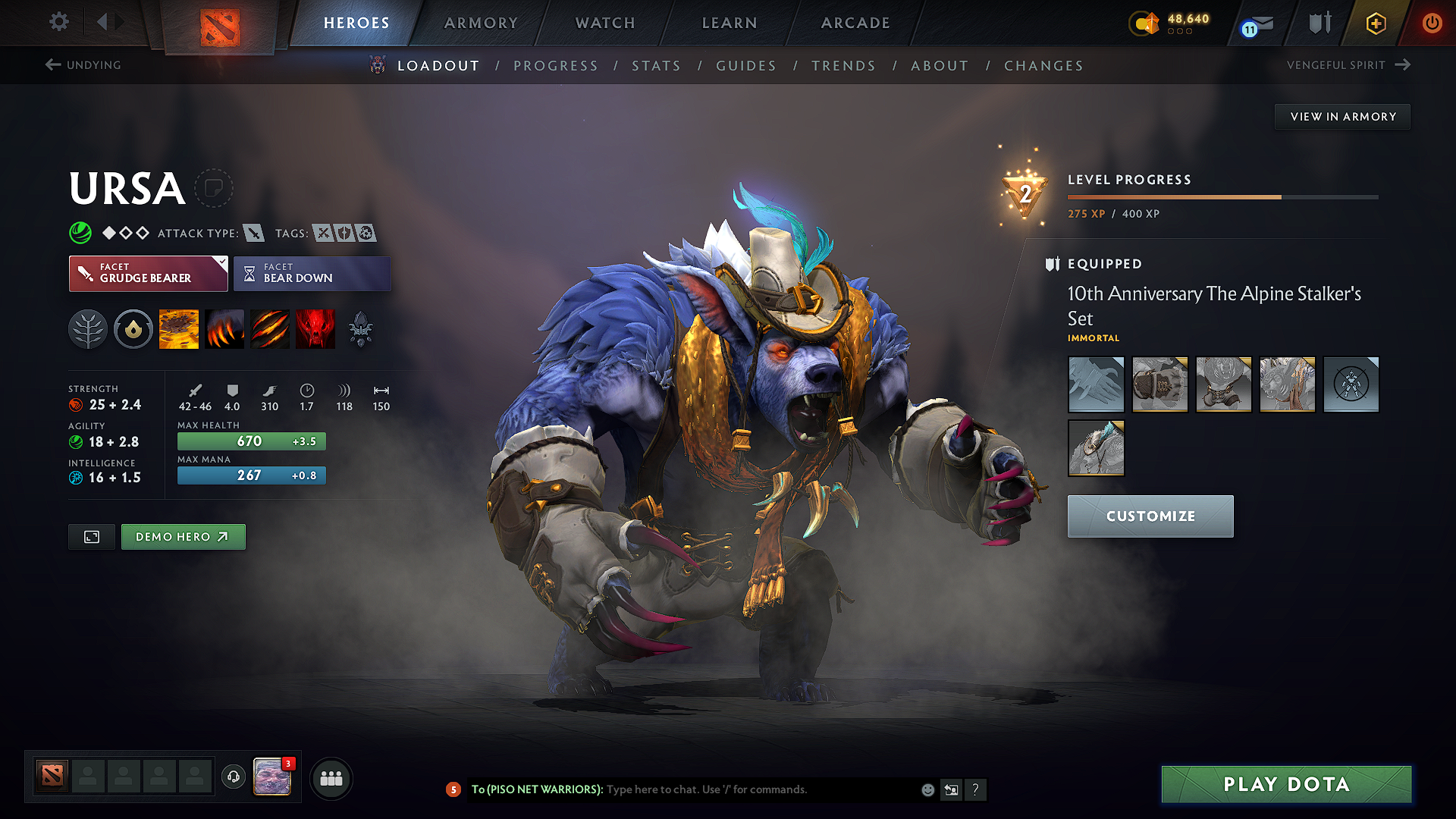Open Ursa's talent tree icon
Image resolution: width=1456 pixels, height=819 pixels.
(87, 328)
